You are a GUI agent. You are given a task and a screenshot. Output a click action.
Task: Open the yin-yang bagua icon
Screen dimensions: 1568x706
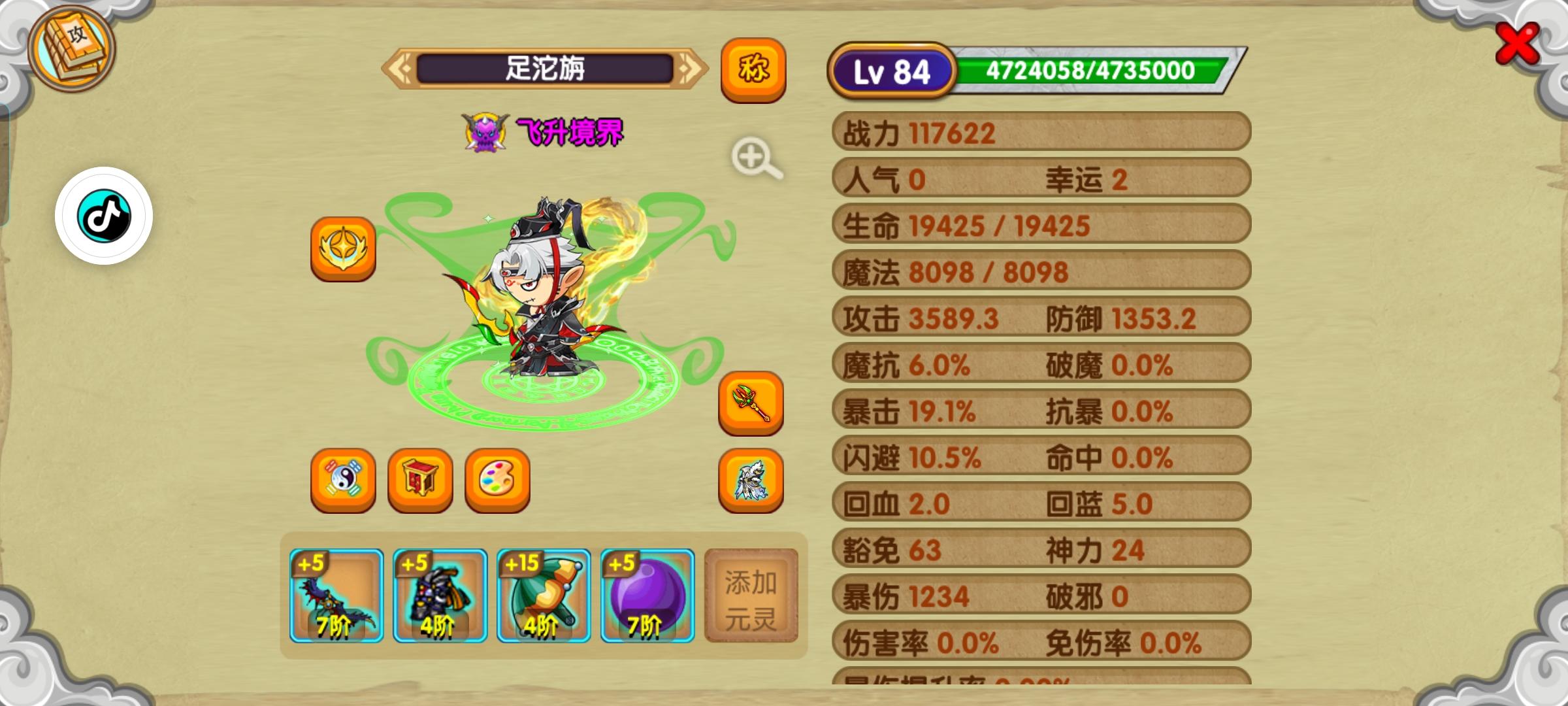tap(342, 482)
